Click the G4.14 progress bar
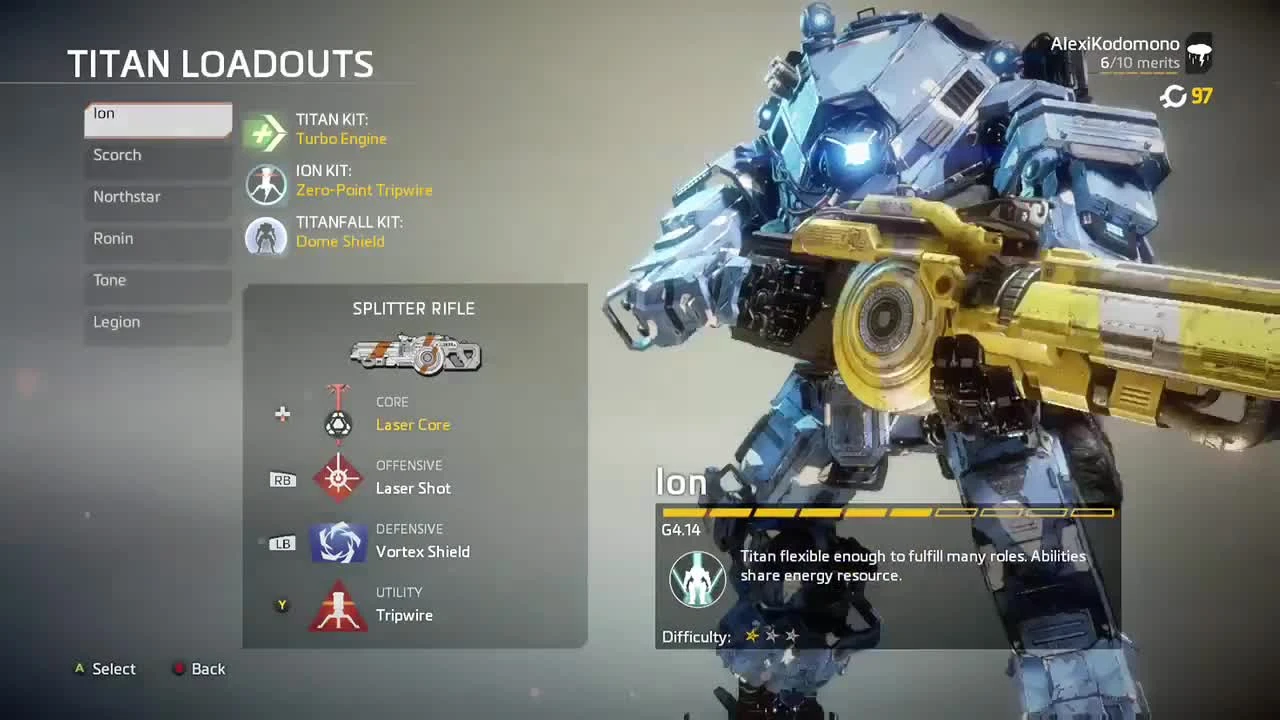Viewport: 1280px width, 720px height. point(890,513)
